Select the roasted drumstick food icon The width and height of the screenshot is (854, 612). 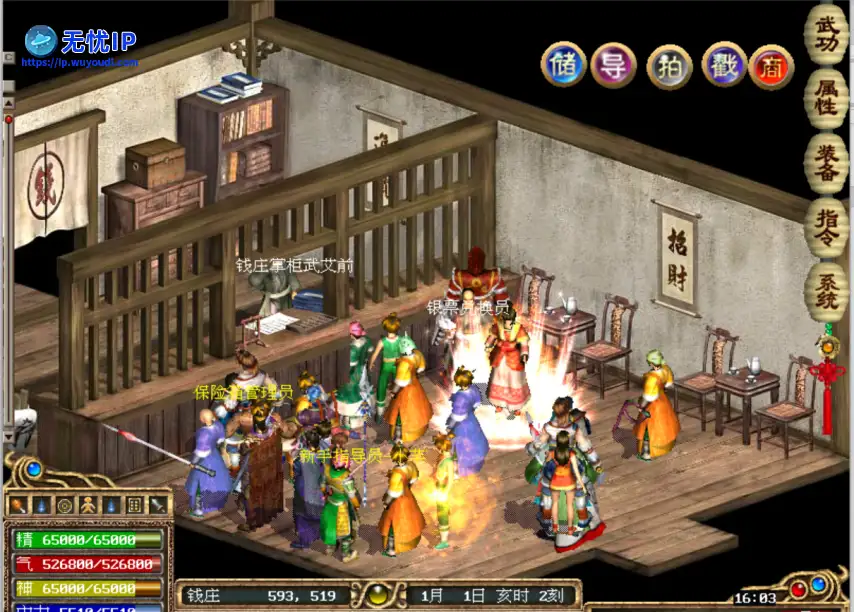point(19,506)
